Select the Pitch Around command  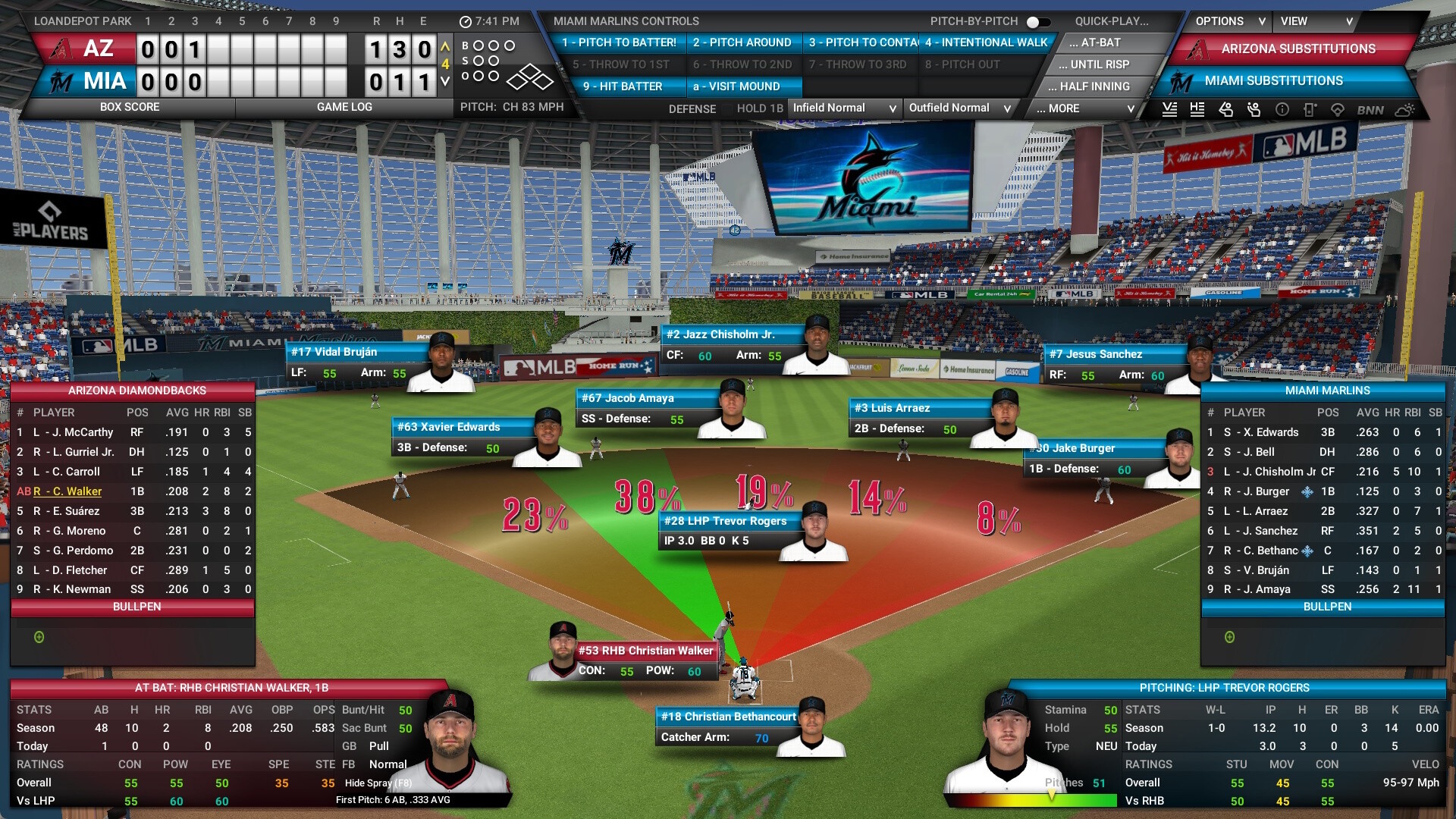pyautogui.click(x=742, y=42)
